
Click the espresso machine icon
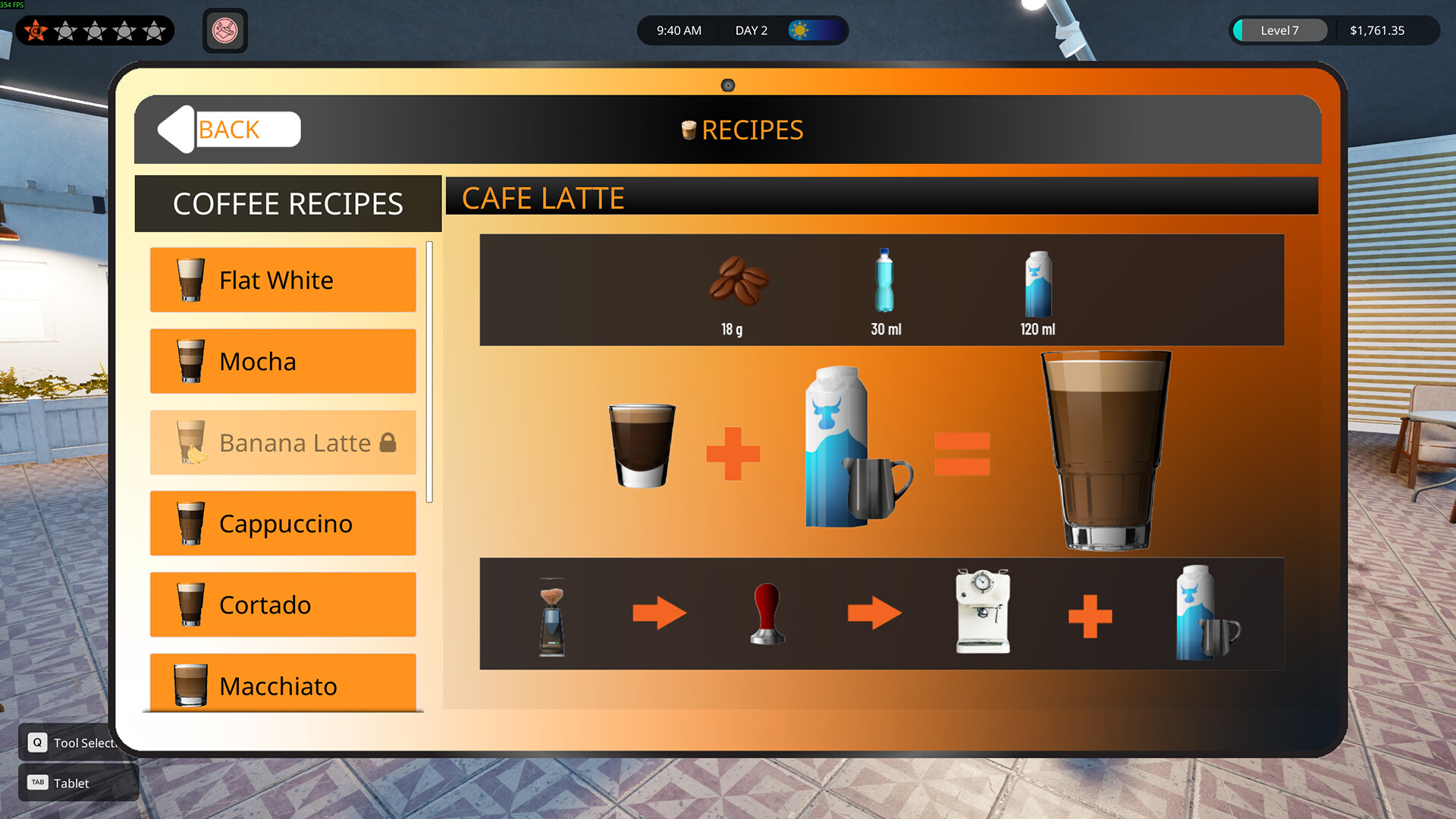[x=982, y=610]
